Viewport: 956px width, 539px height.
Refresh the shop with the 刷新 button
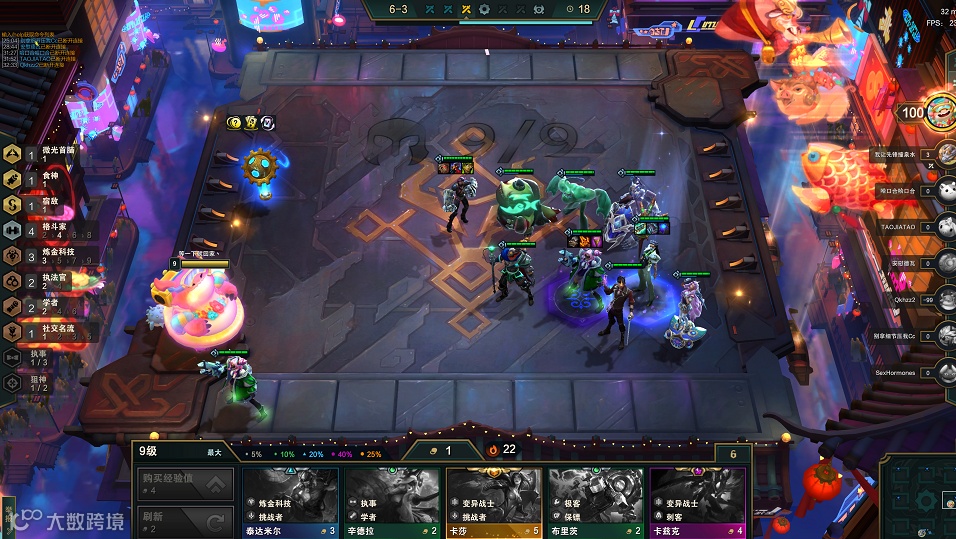pyautogui.click(x=185, y=520)
